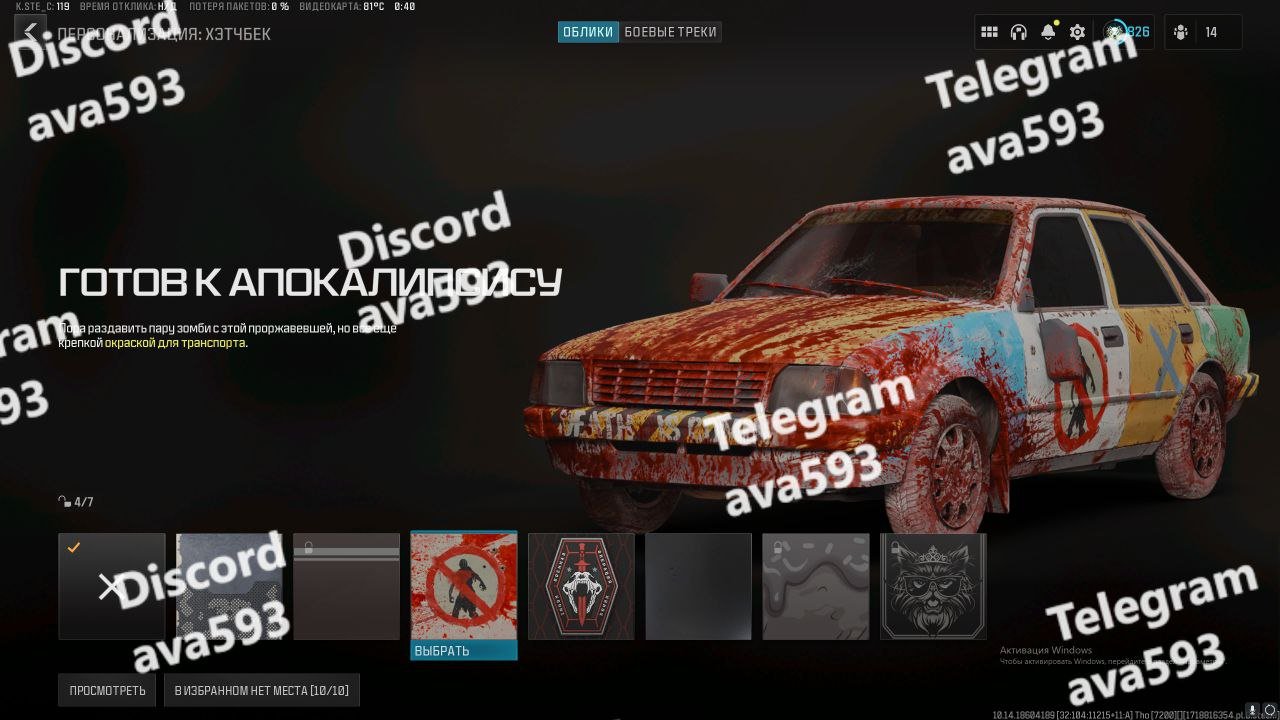
Task: Click the В ИЗБРАННОМ НЕТ МЕСТА button
Action: point(262,690)
